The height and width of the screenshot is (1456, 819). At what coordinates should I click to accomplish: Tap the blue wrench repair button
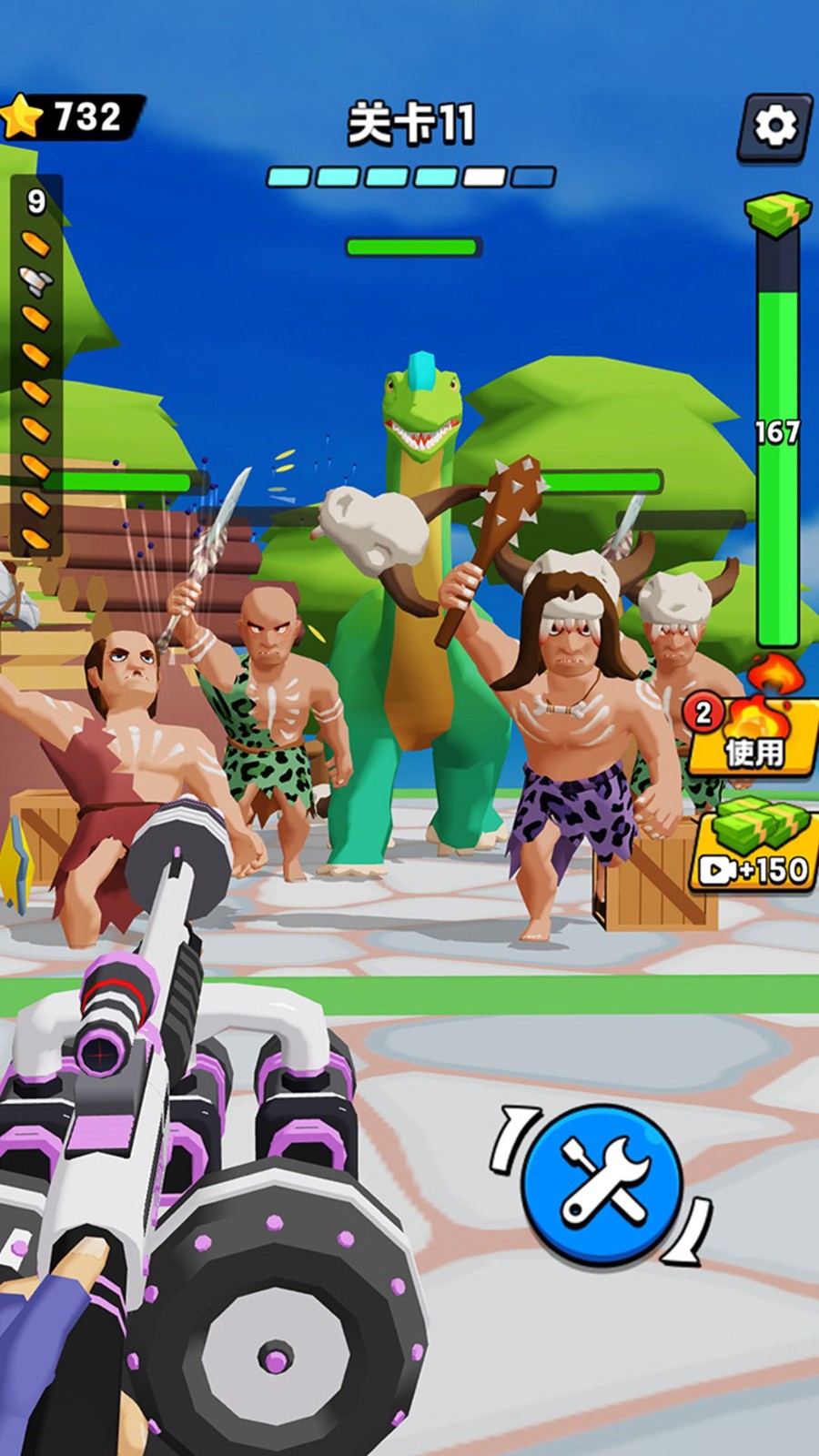(603, 1183)
